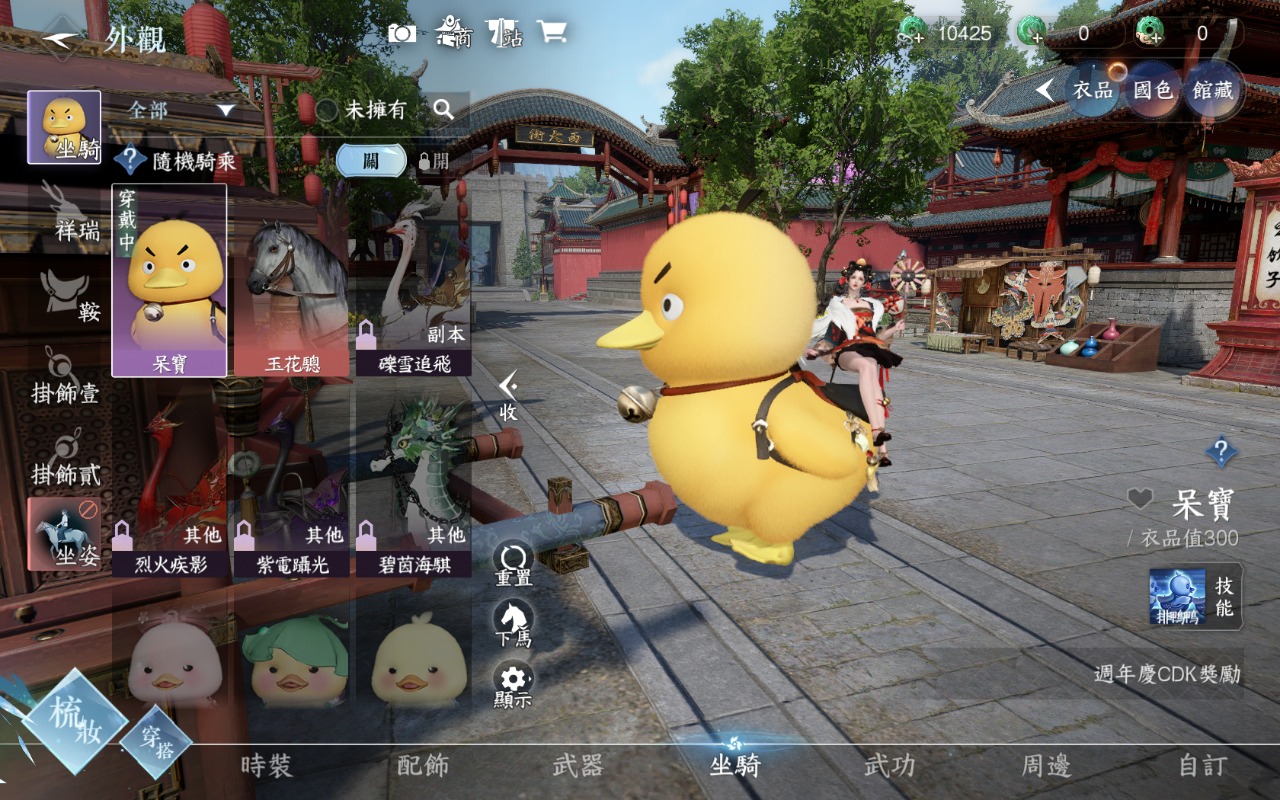This screenshot has height=800, width=1280.
Task: Switch to the 武器 tab
Action: [578, 766]
